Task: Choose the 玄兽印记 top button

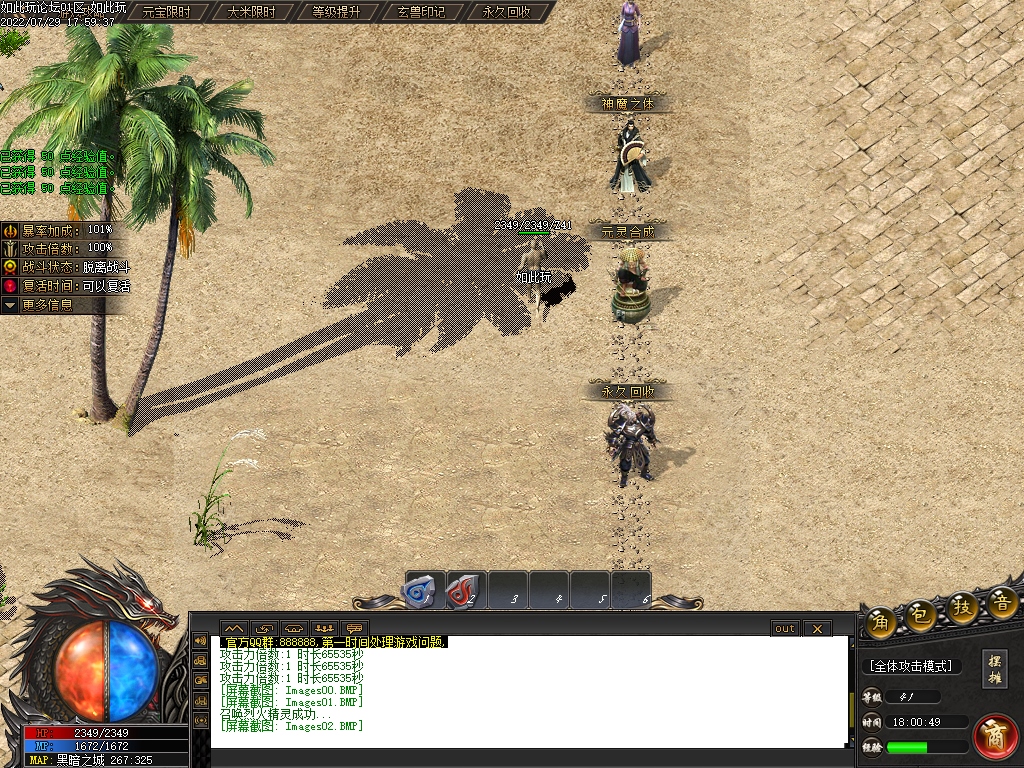Action: coord(421,12)
